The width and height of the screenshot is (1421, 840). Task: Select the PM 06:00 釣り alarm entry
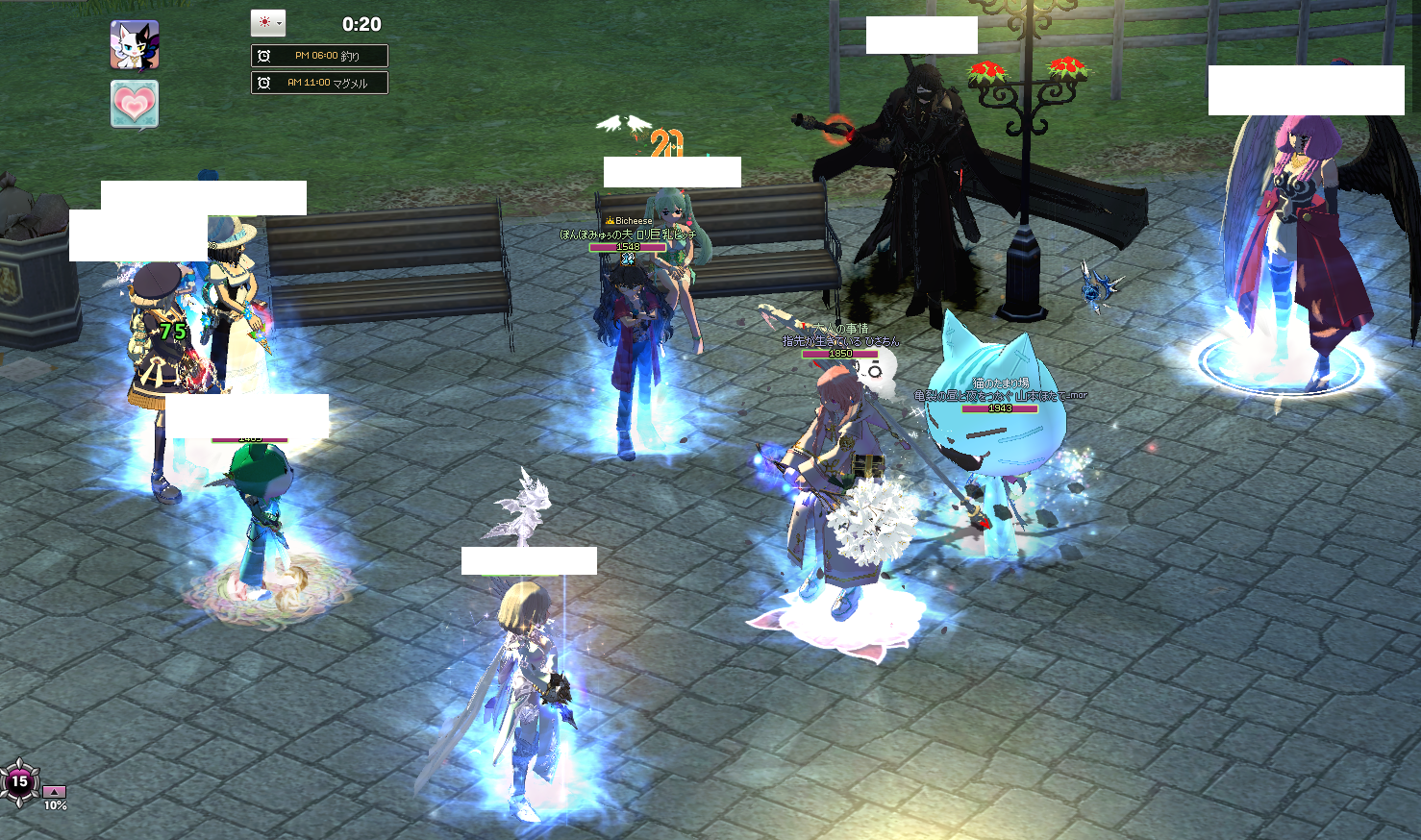pos(319,56)
